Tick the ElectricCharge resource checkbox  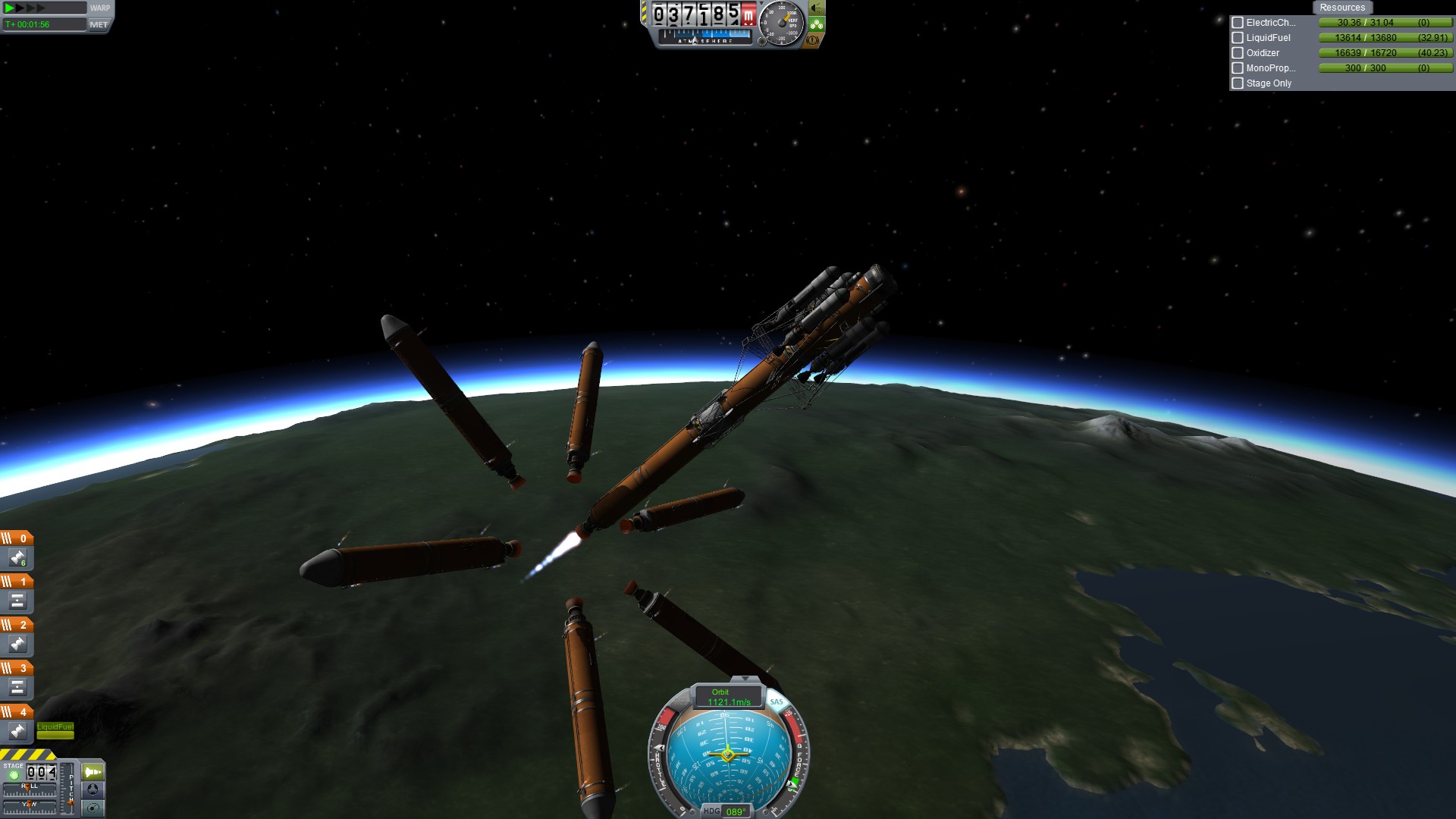point(1238,23)
